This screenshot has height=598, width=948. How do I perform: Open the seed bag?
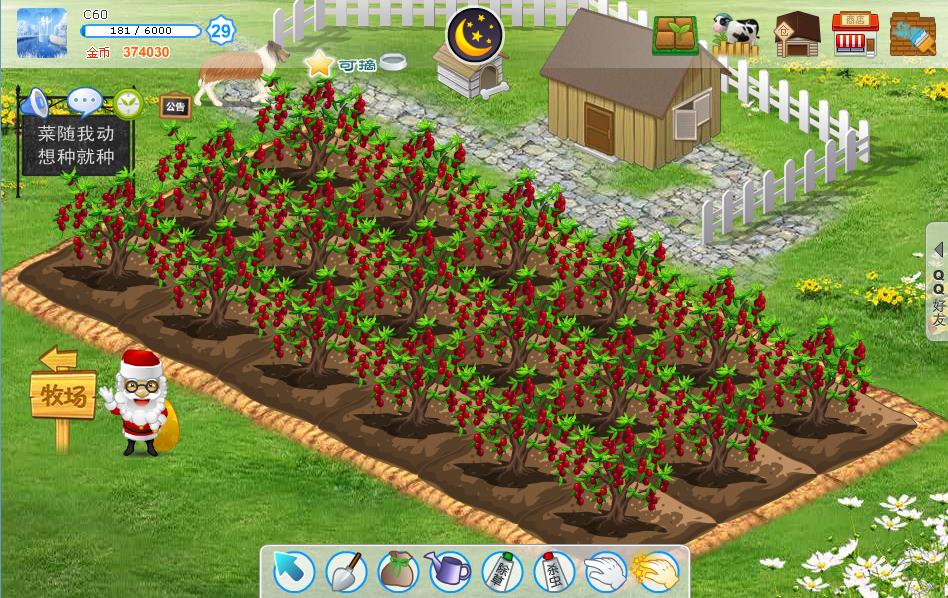(397, 572)
